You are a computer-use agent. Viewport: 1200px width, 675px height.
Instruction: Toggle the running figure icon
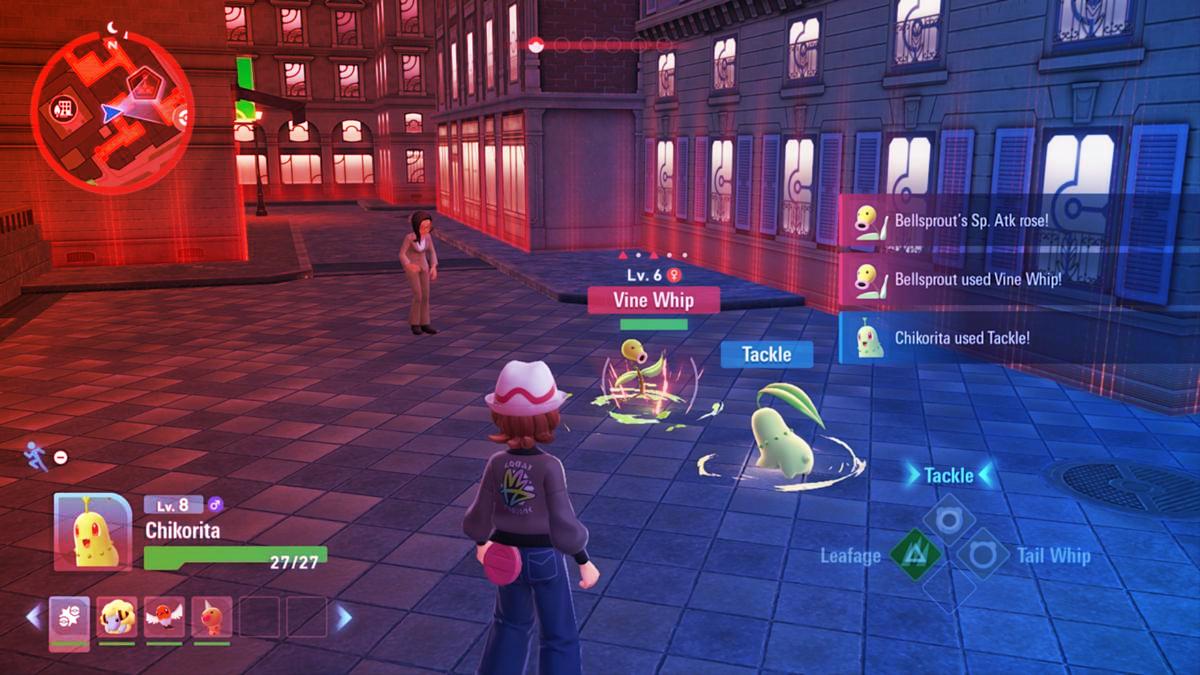33,456
